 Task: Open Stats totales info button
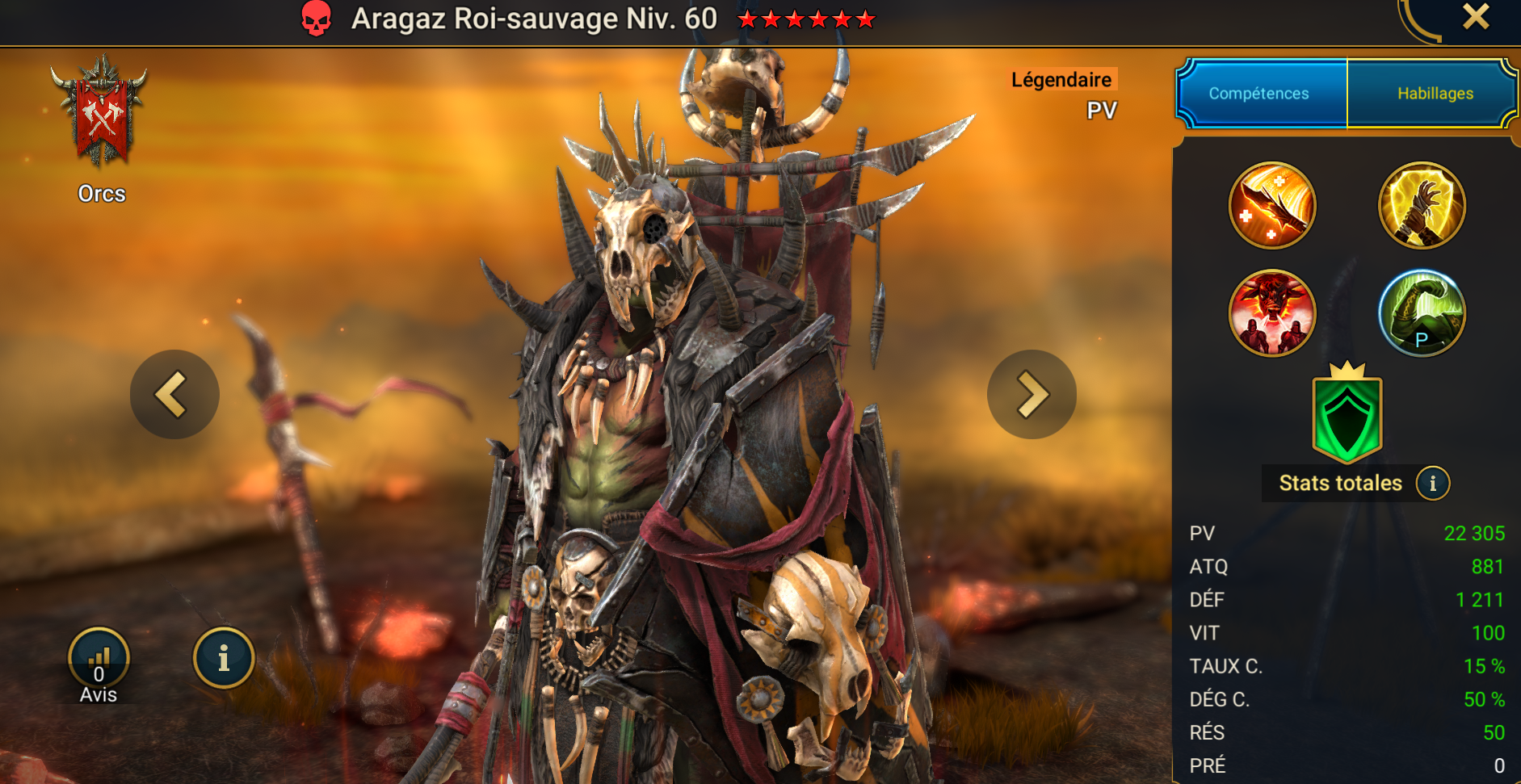pyautogui.click(x=1433, y=484)
